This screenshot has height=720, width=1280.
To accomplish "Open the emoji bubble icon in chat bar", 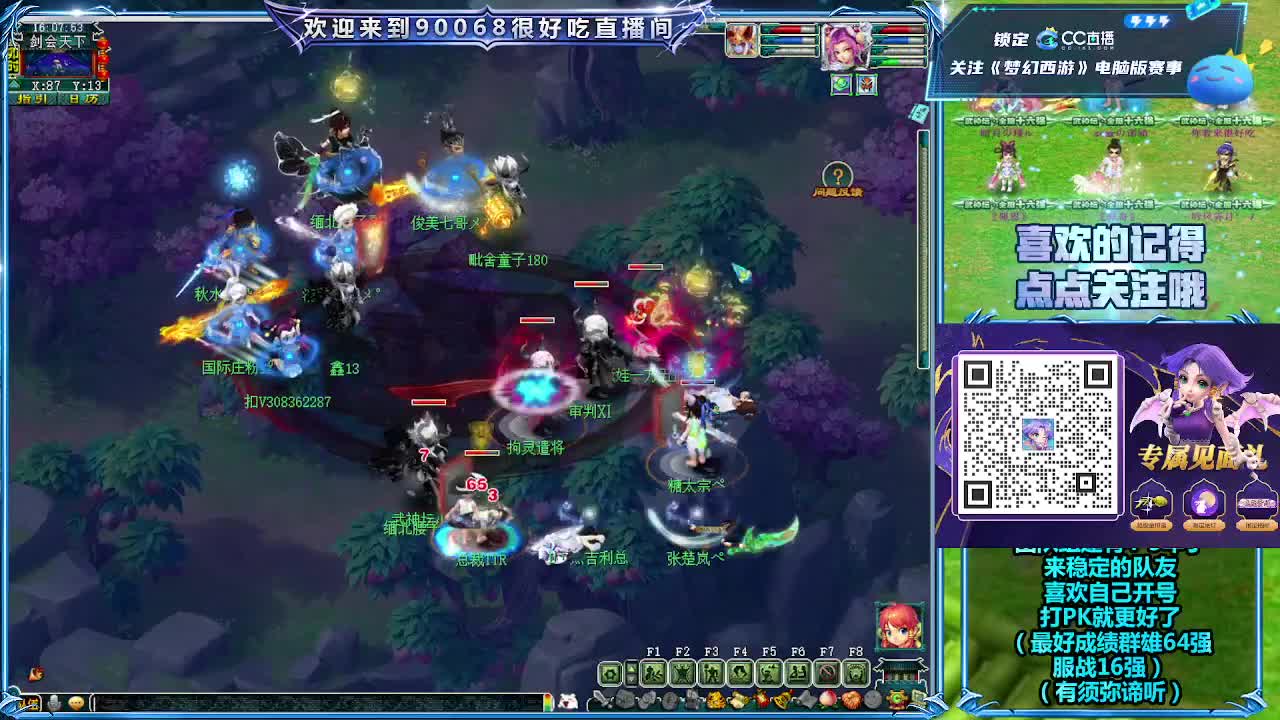I will (76, 702).
